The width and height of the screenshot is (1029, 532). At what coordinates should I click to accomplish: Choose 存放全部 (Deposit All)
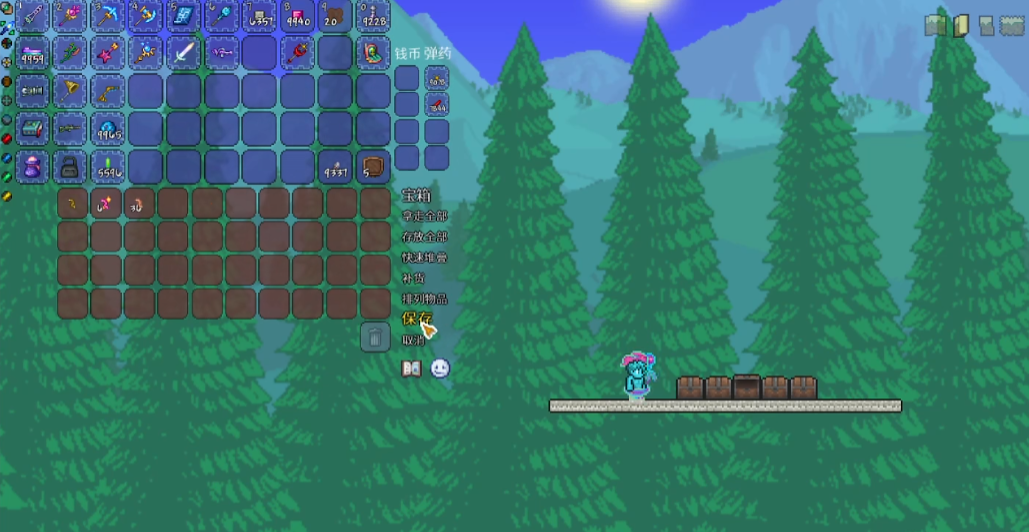[423, 237]
